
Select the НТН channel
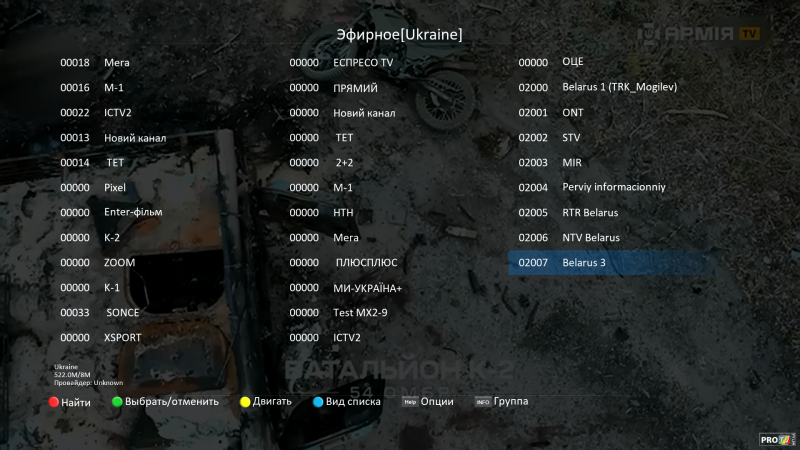click(343, 212)
